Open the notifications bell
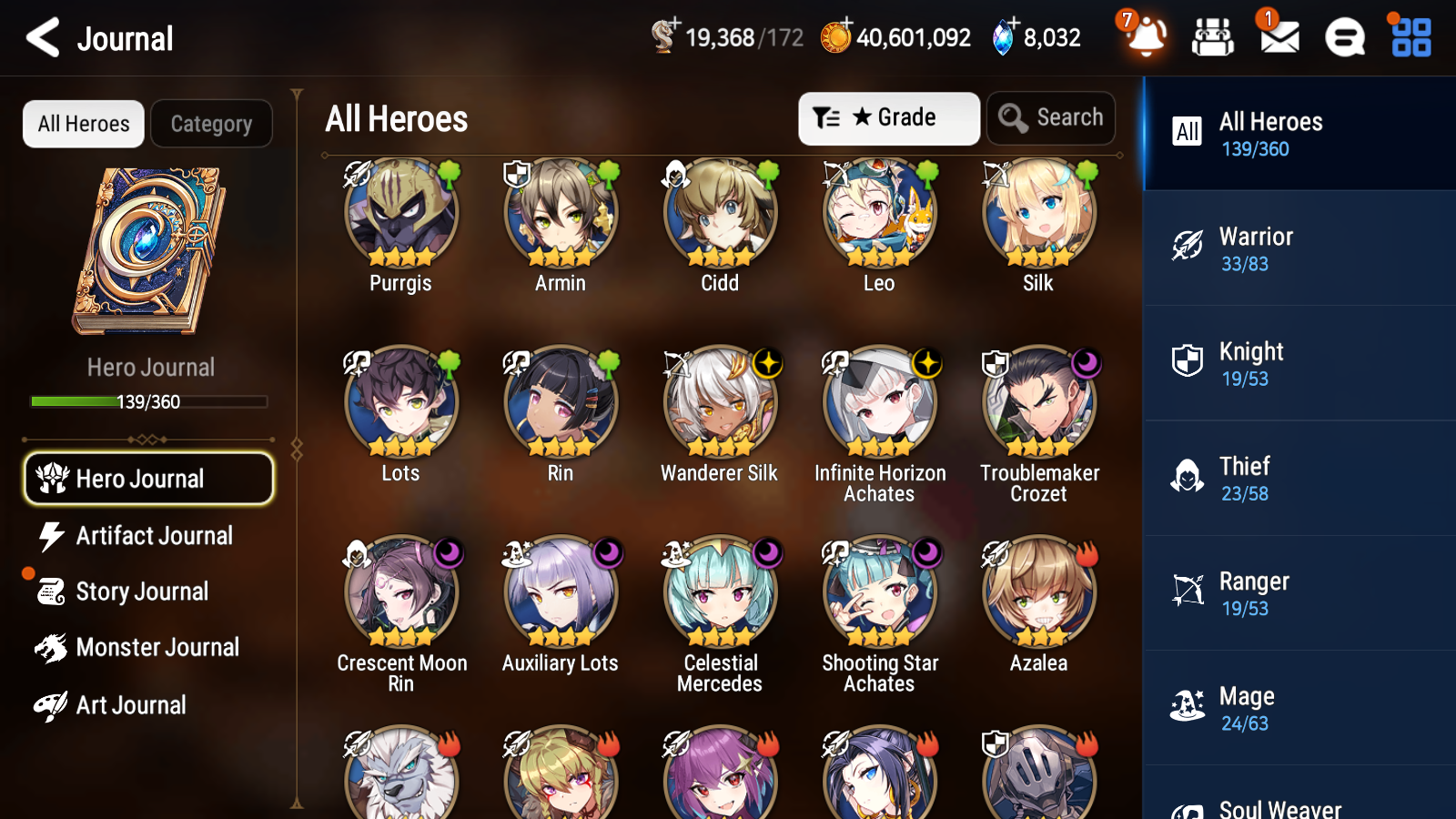Screen dimensions: 1456x819 [1146, 37]
